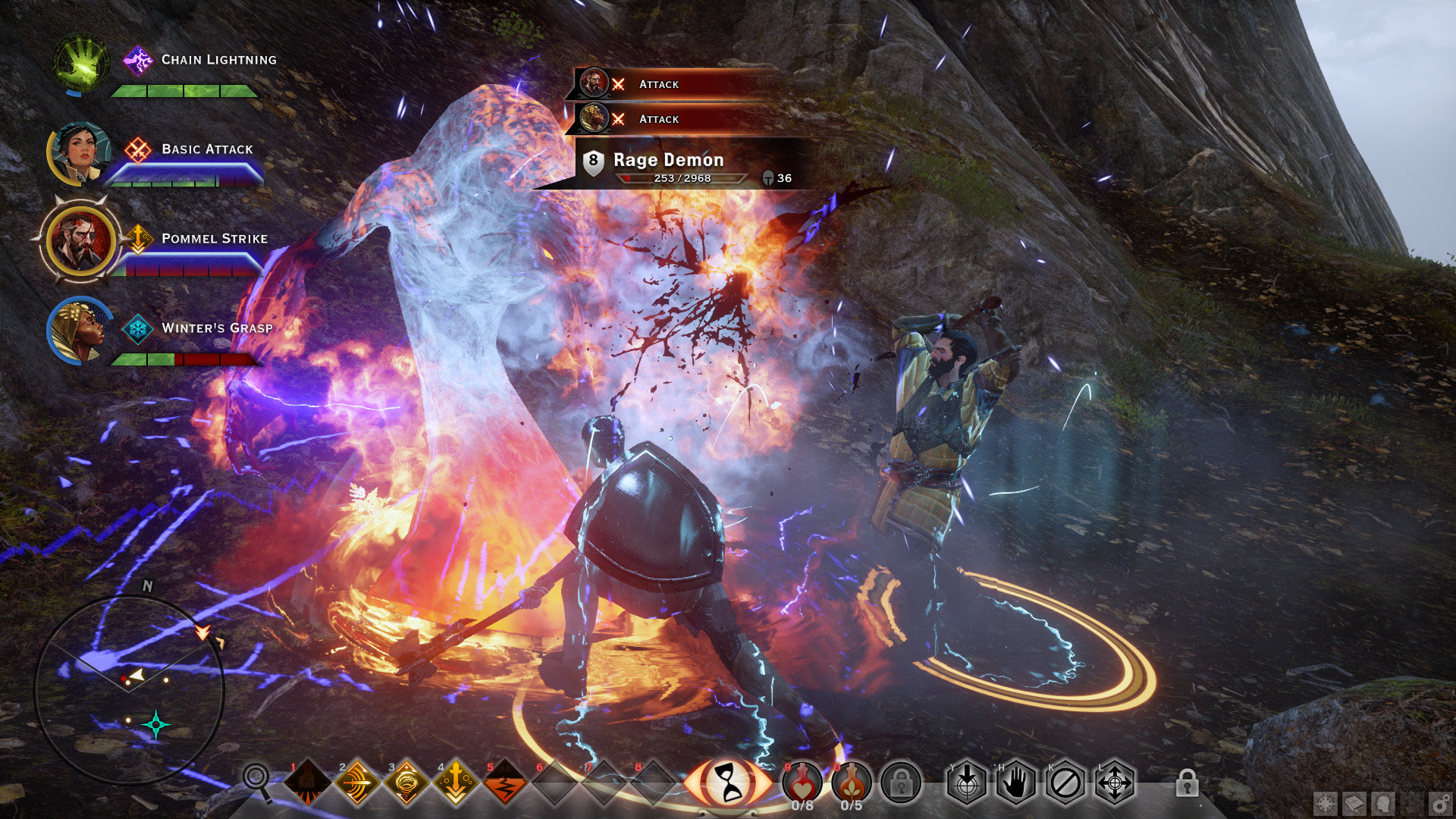
Task: Use the sword-sweep ability in slot 2
Action: pos(357,783)
